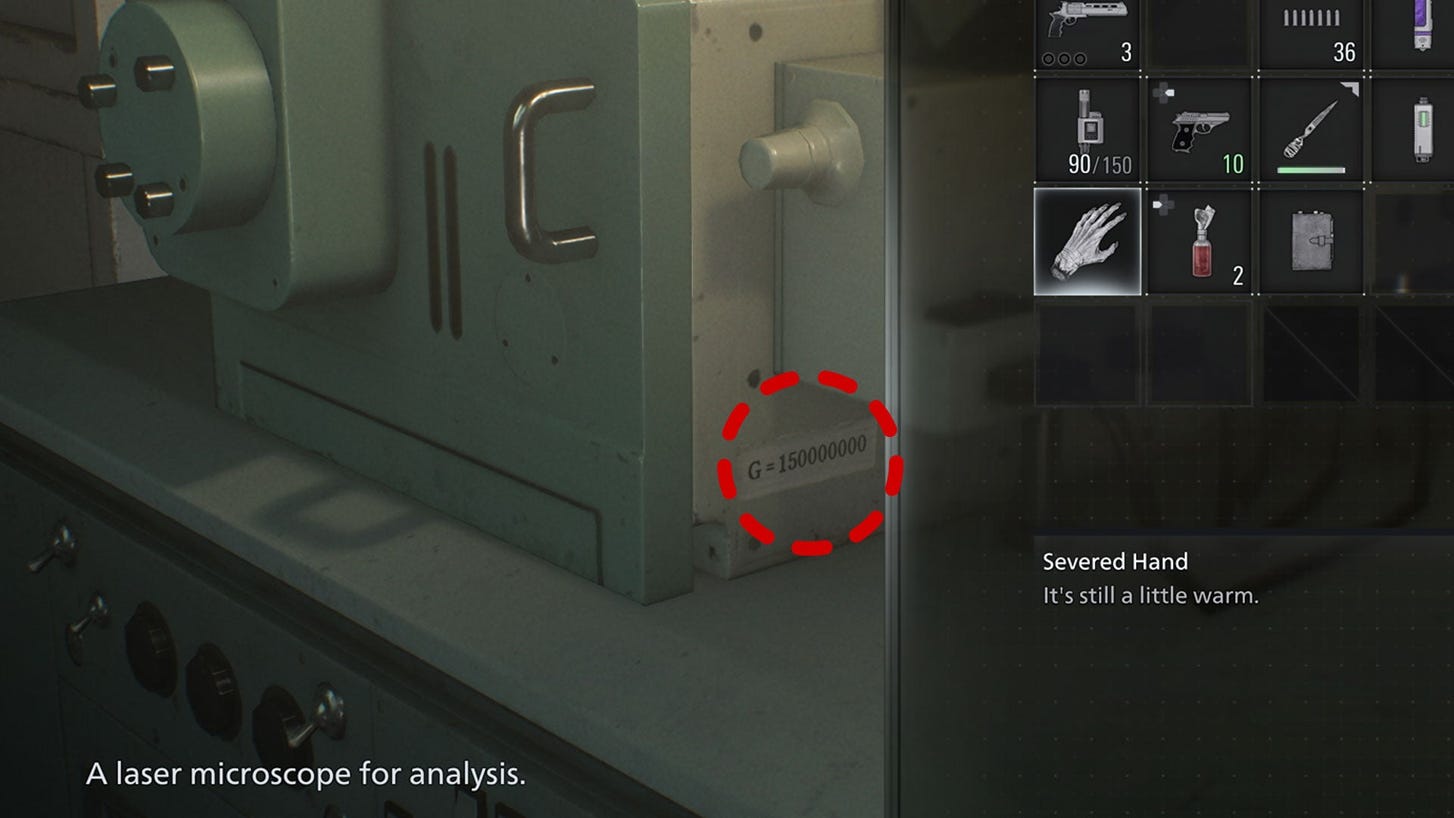Viewport: 1454px width, 818px height.
Task: Choose the revolver with 3 rounds
Action: click(1087, 33)
